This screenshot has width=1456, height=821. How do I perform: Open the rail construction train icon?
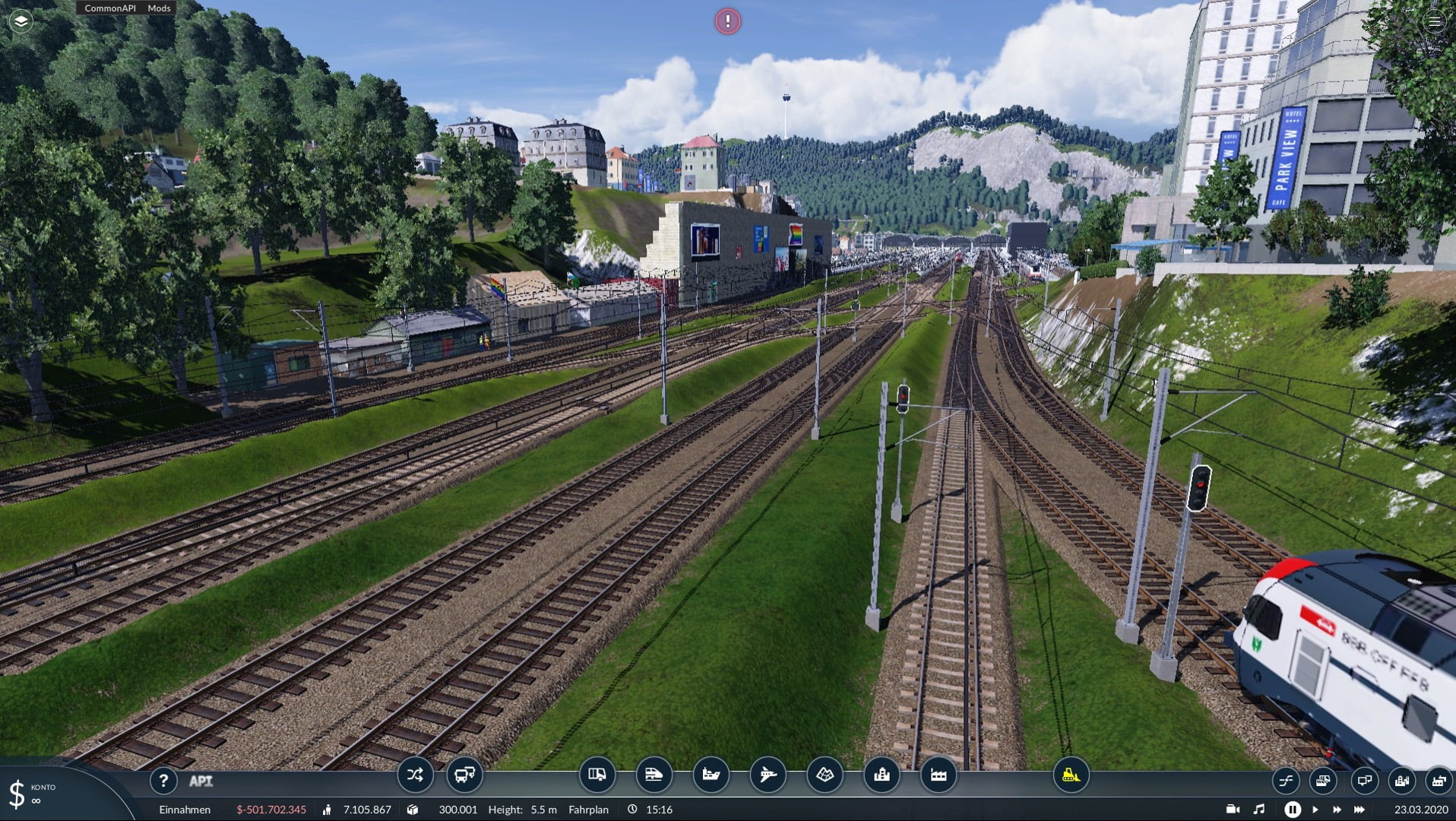[654, 775]
